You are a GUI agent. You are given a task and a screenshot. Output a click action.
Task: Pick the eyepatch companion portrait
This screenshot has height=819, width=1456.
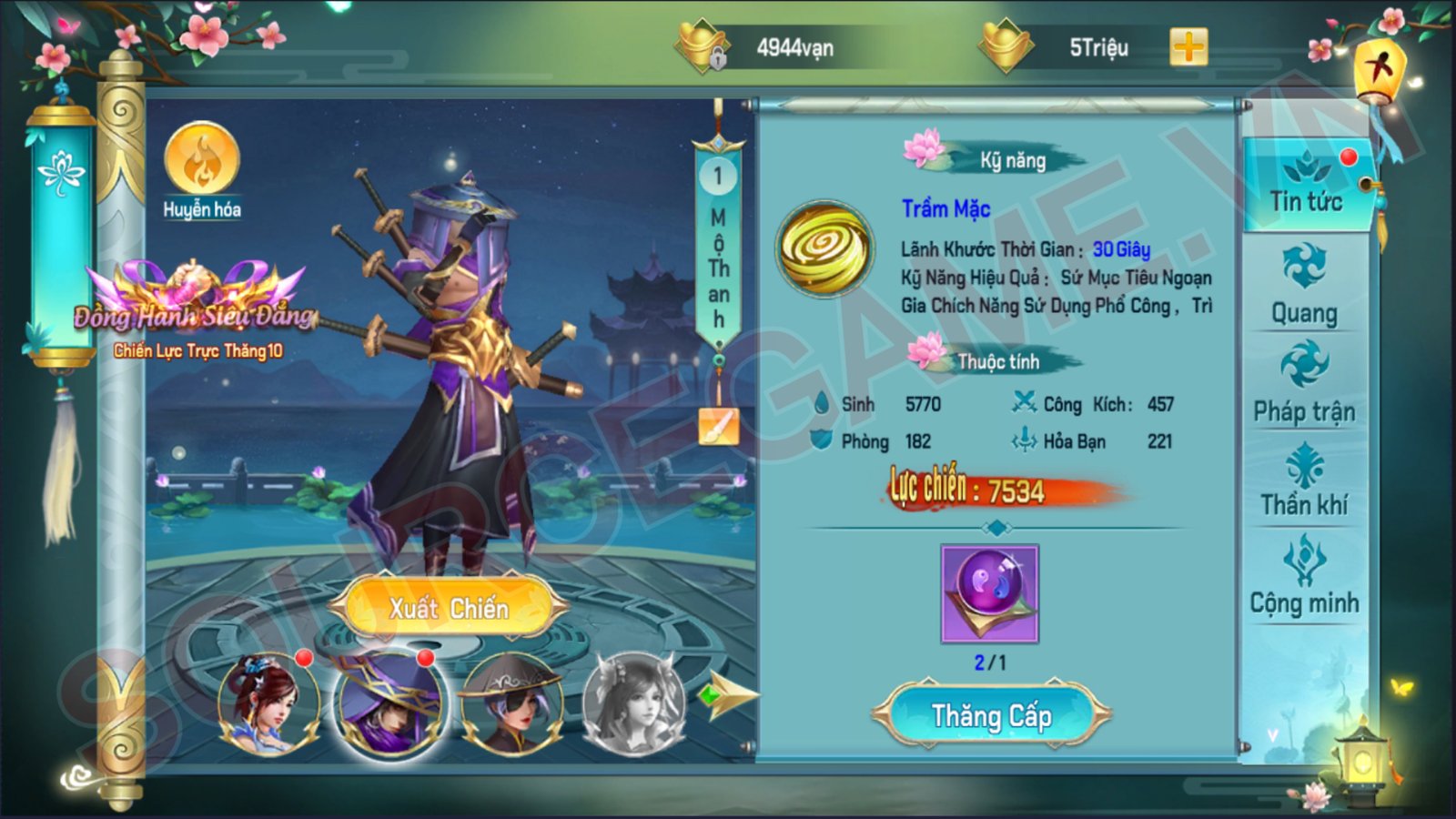pos(511,704)
